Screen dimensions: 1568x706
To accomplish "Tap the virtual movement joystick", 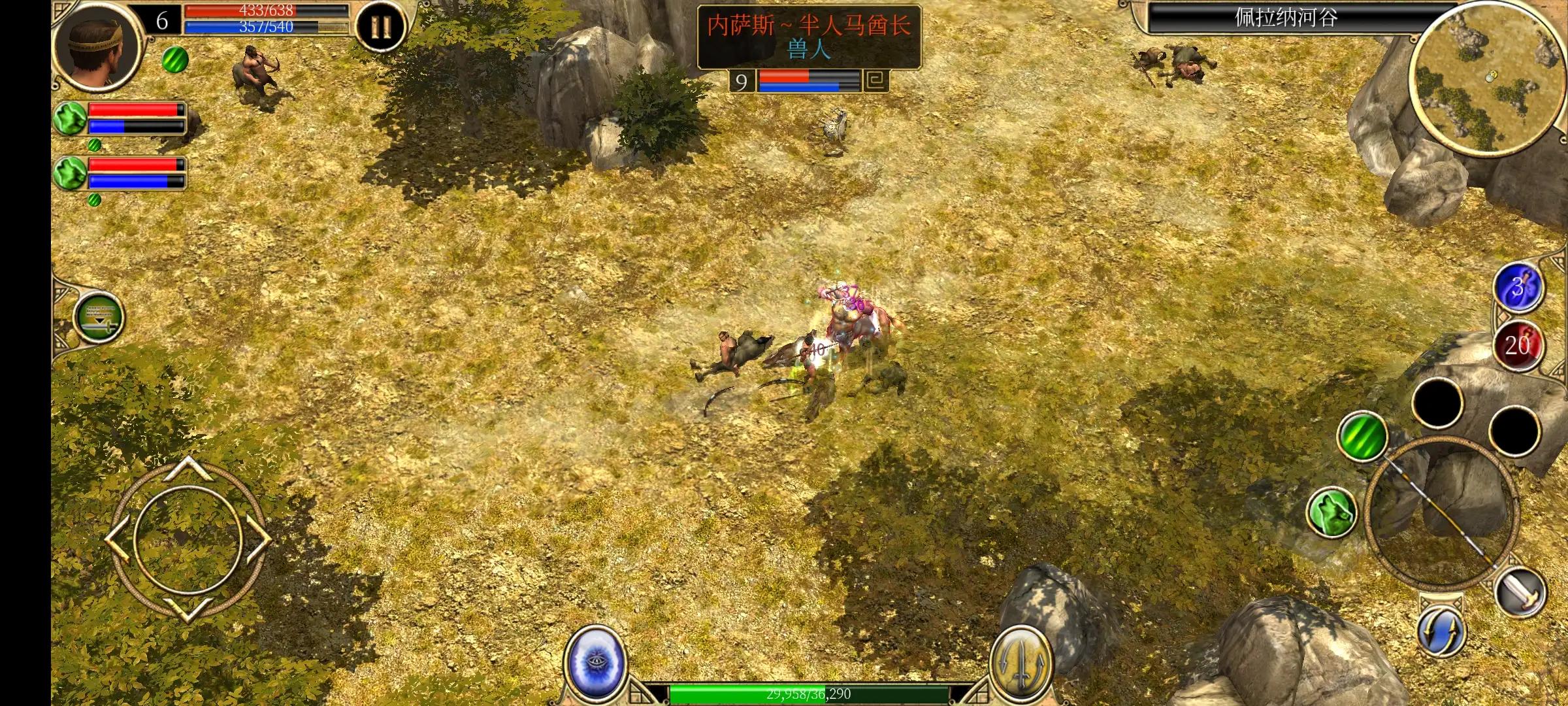I will click(x=188, y=539).
